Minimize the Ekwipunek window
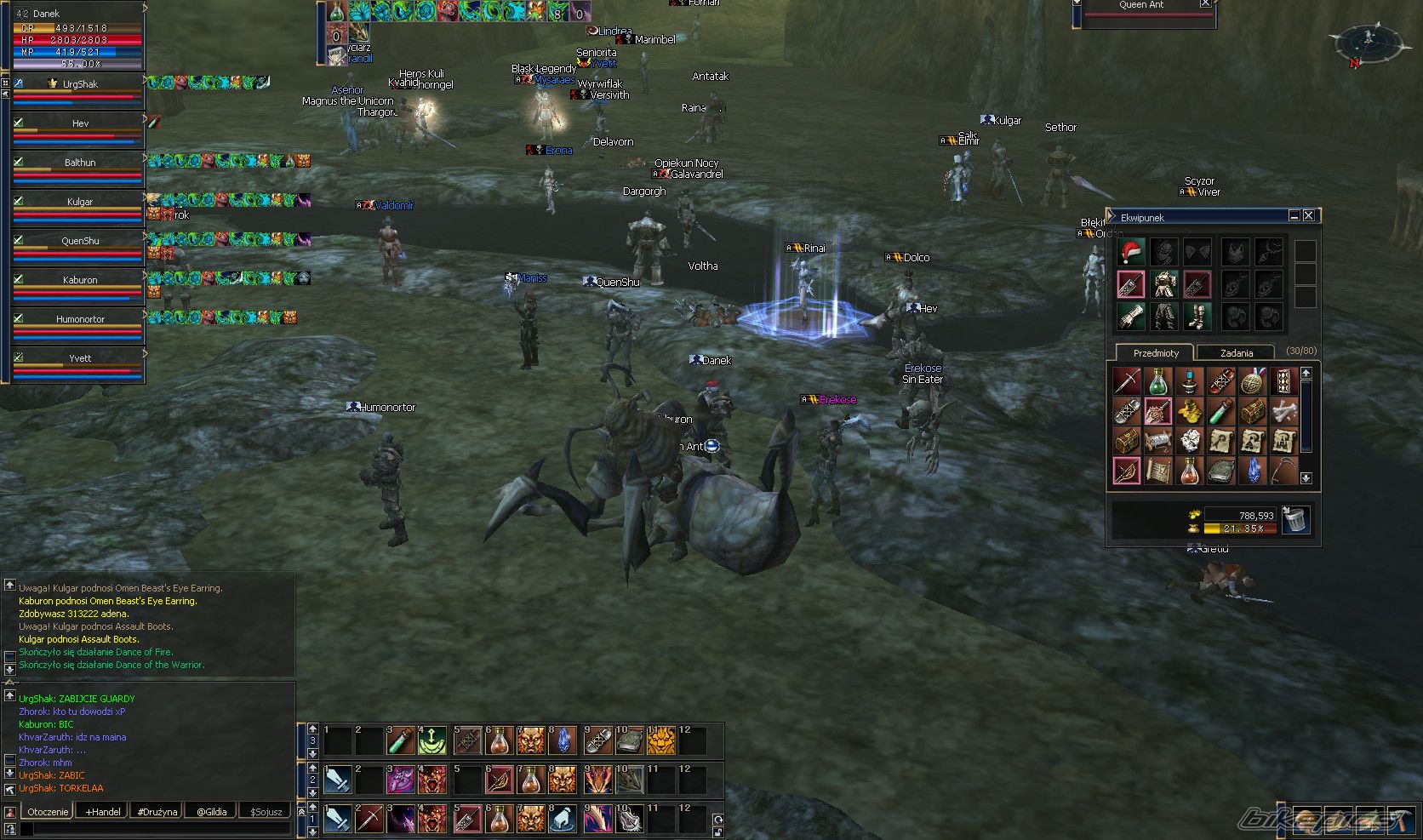1423x840 pixels. click(1294, 216)
